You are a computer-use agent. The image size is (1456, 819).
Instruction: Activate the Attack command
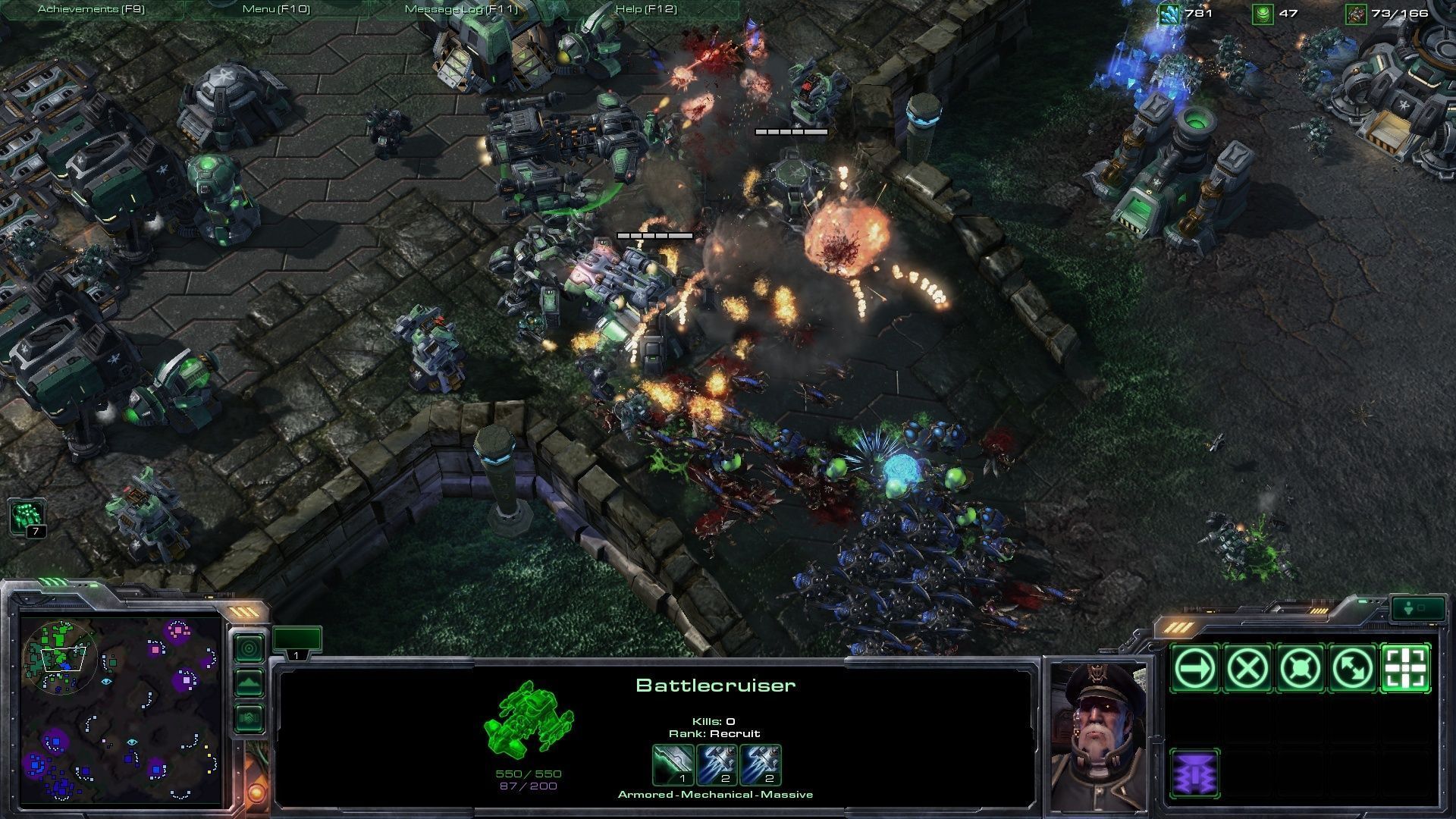pos(1406,668)
